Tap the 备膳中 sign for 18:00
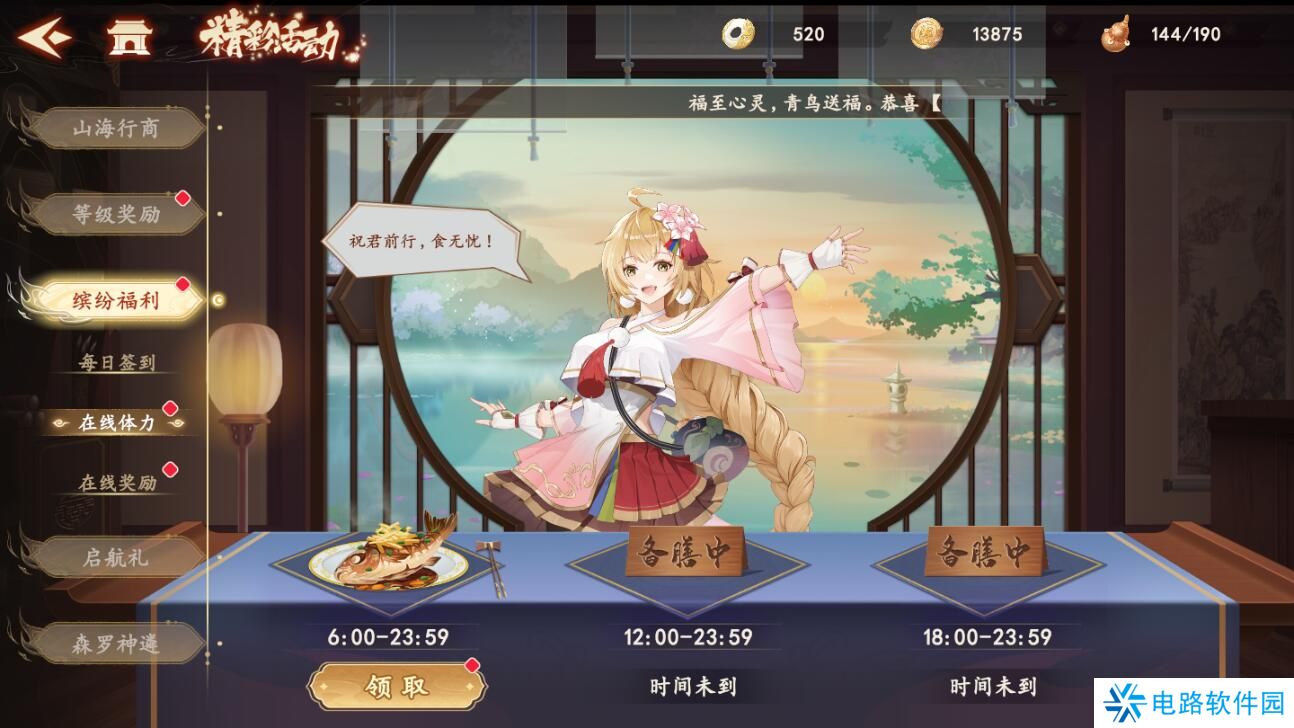This screenshot has height=728, width=1294. click(989, 554)
